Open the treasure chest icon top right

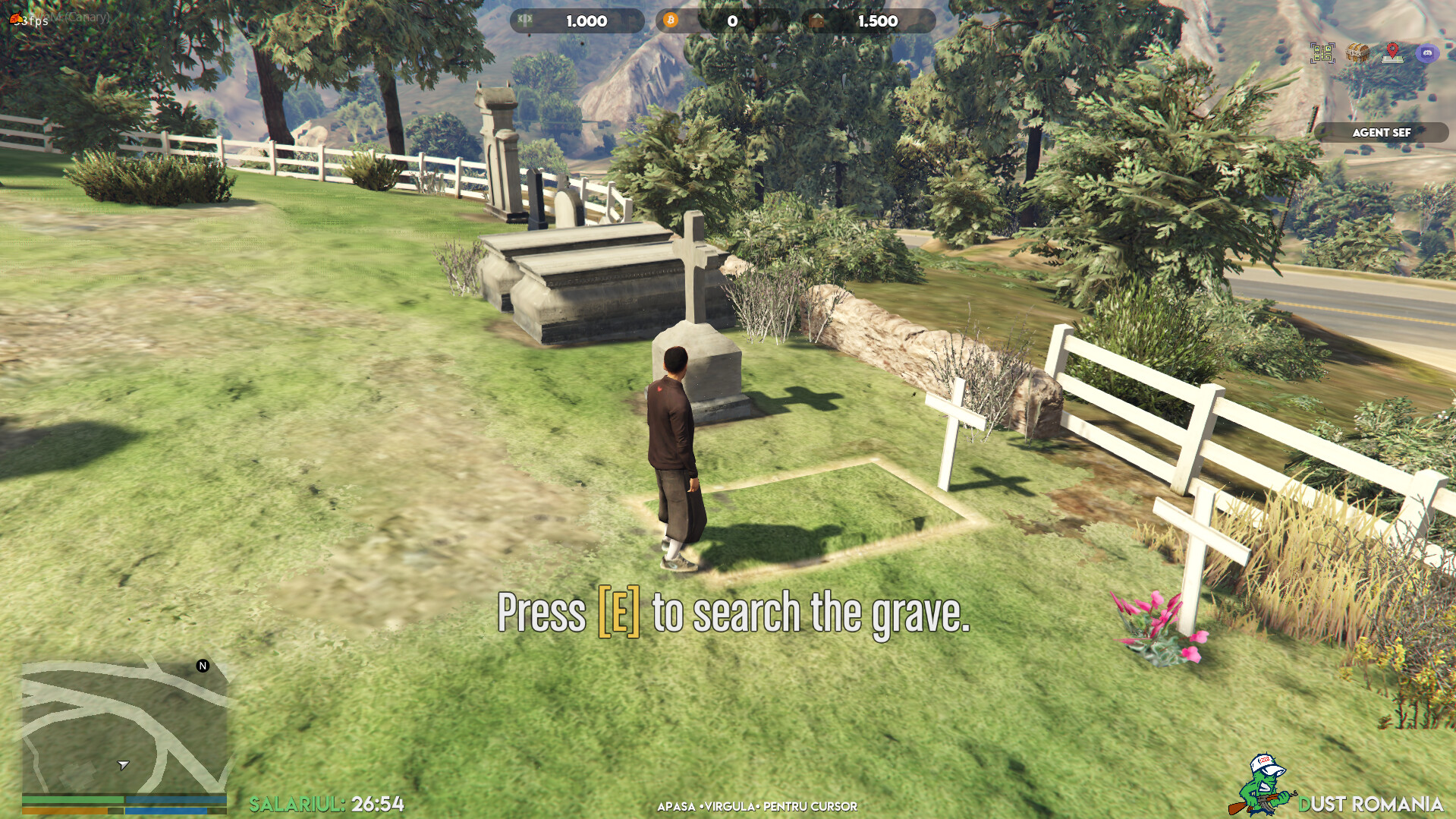point(1357,53)
